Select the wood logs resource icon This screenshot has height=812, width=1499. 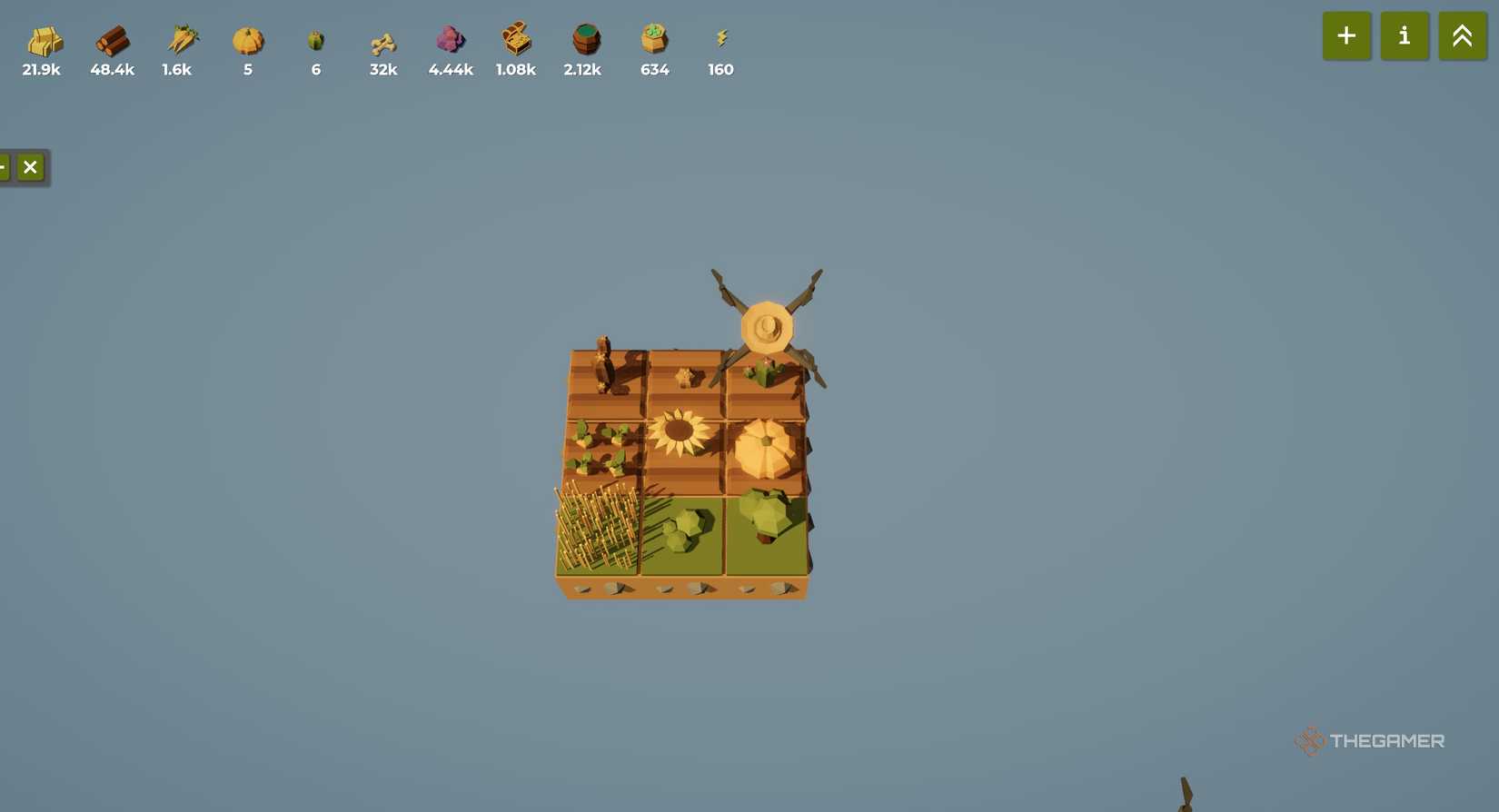coord(113,41)
